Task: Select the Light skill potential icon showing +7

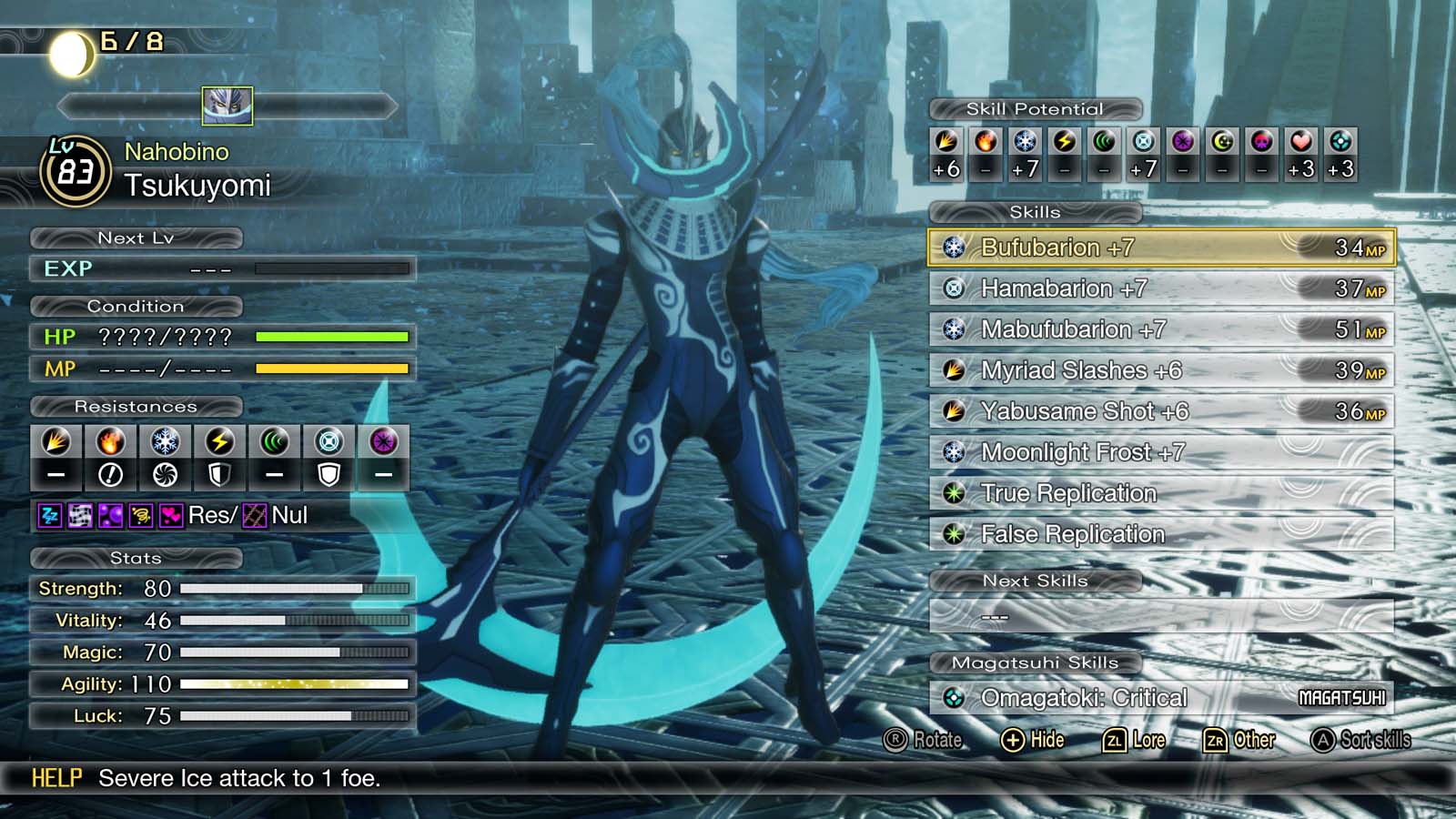Action: [x=1142, y=143]
